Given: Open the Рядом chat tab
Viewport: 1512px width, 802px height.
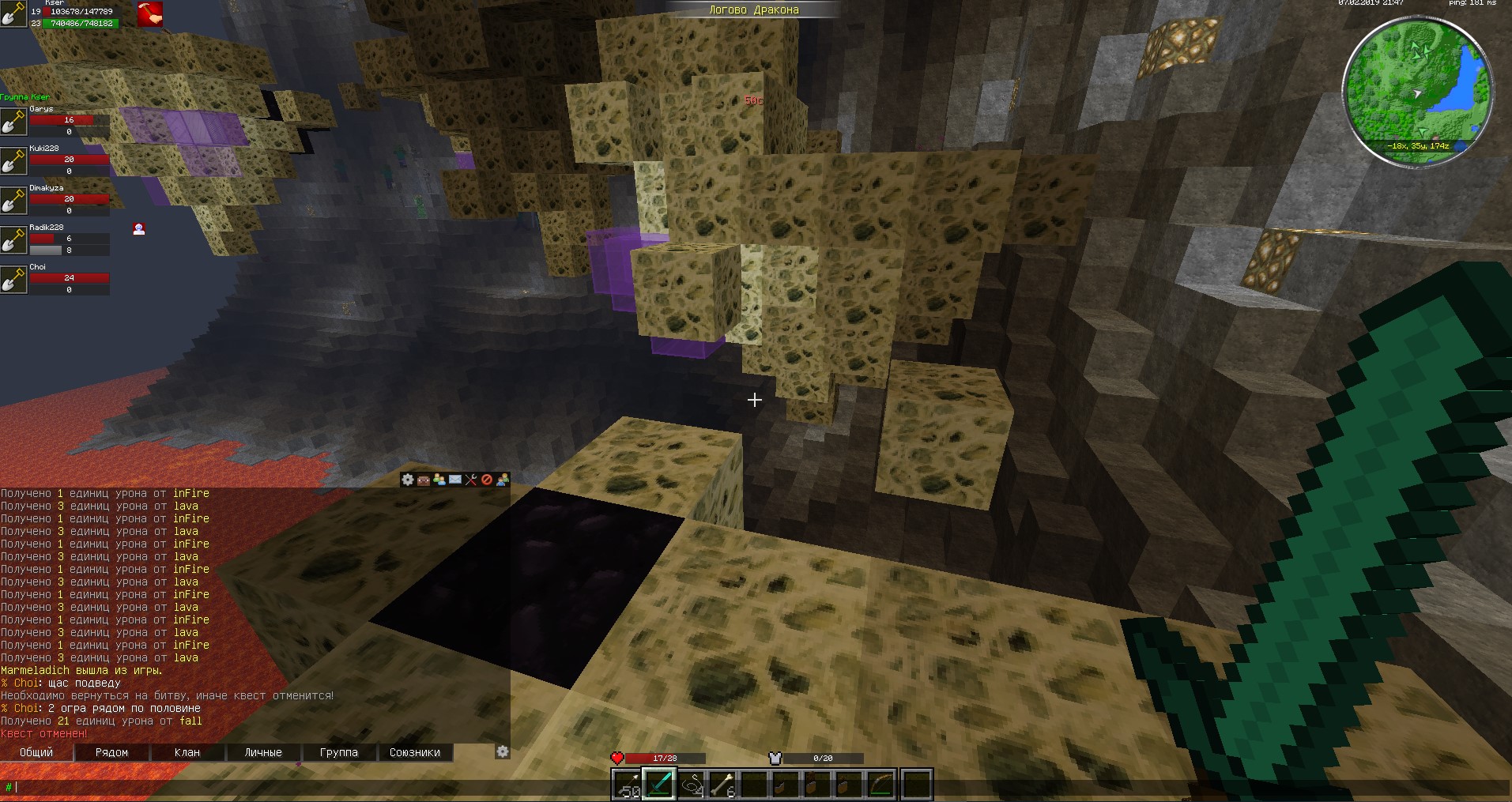Looking at the screenshot, I should [111, 752].
